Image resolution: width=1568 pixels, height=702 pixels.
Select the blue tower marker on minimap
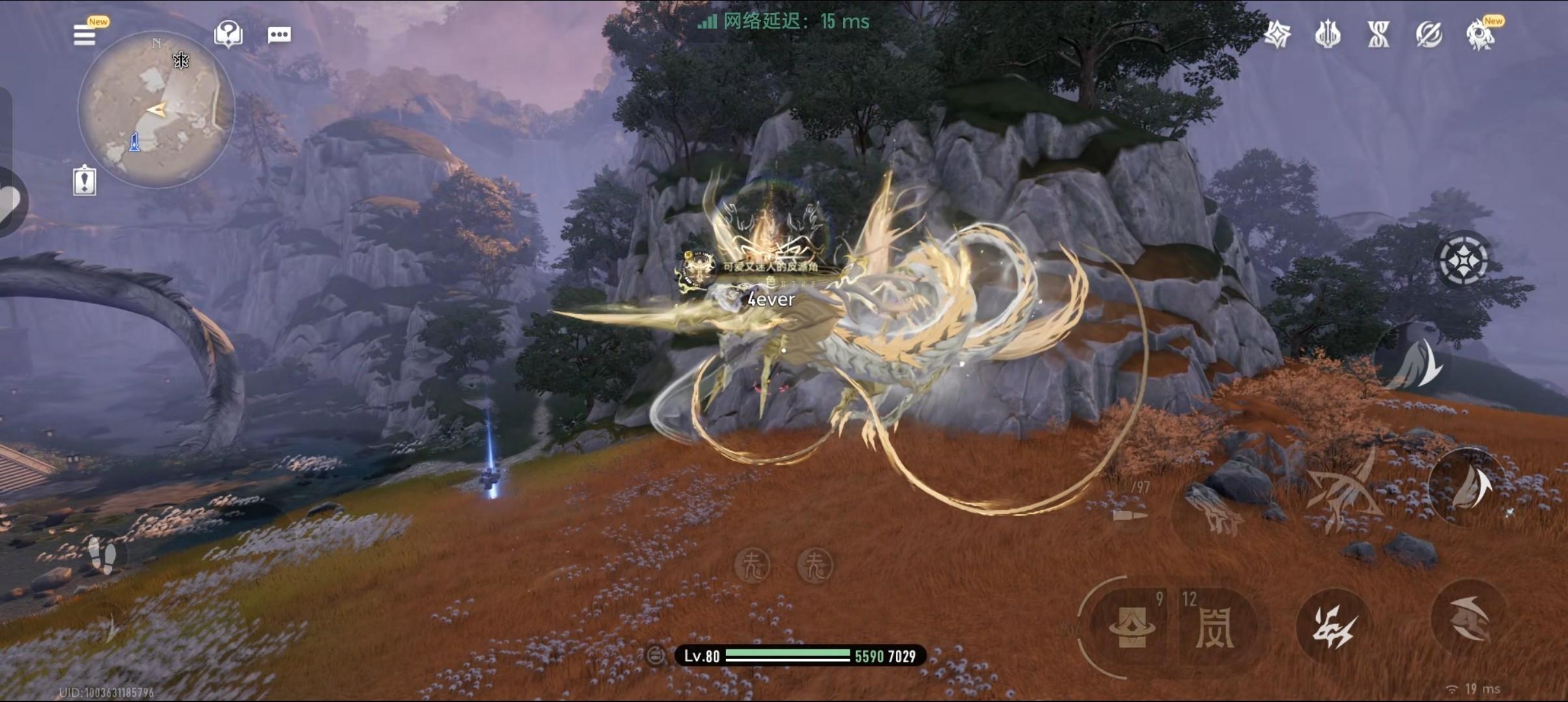(x=135, y=142)
